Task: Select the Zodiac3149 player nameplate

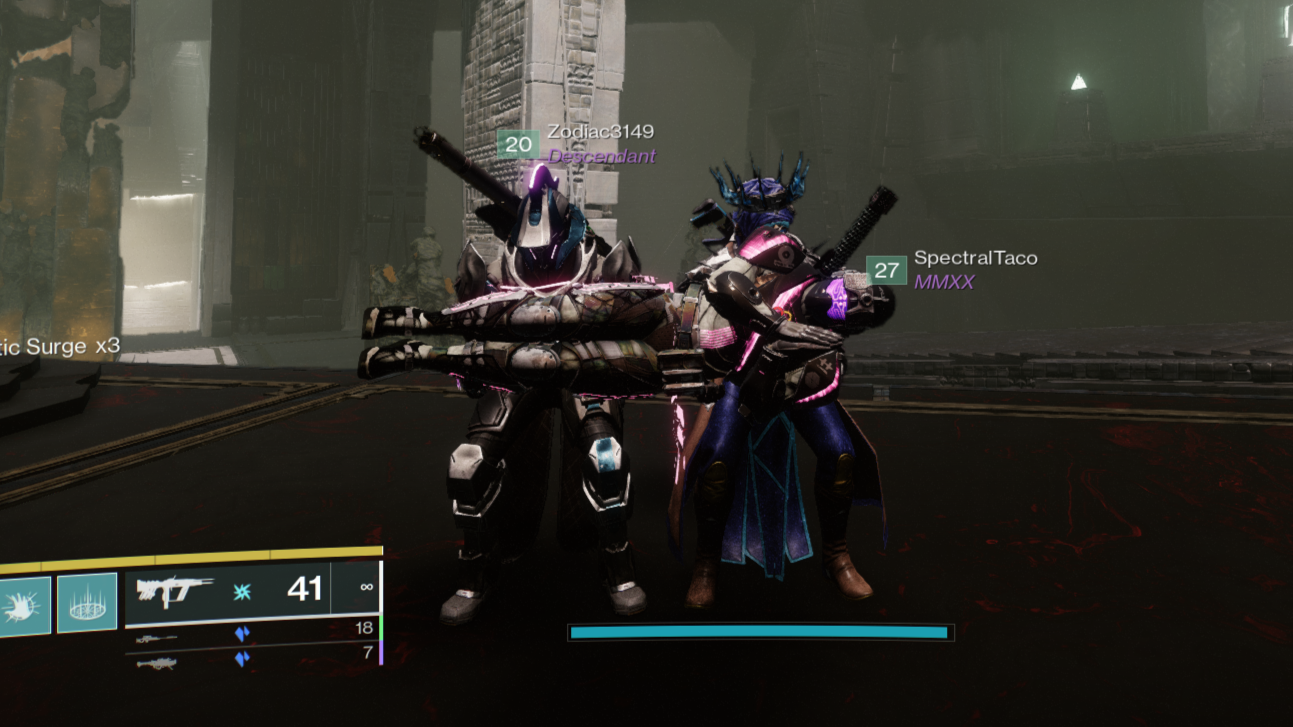Action: (x=600, y=132)
